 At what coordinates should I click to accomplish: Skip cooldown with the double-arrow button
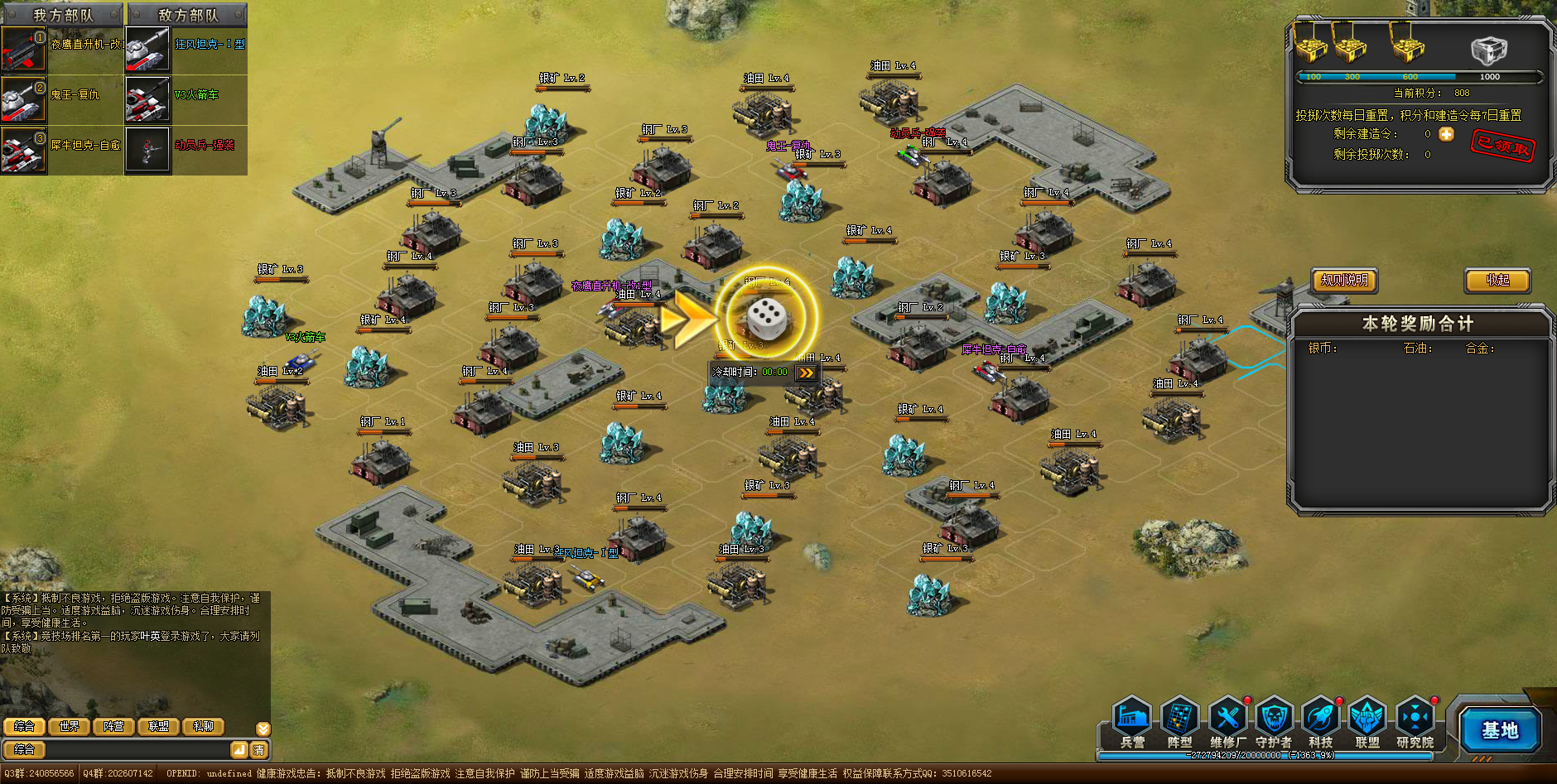(x=806, y=373)
